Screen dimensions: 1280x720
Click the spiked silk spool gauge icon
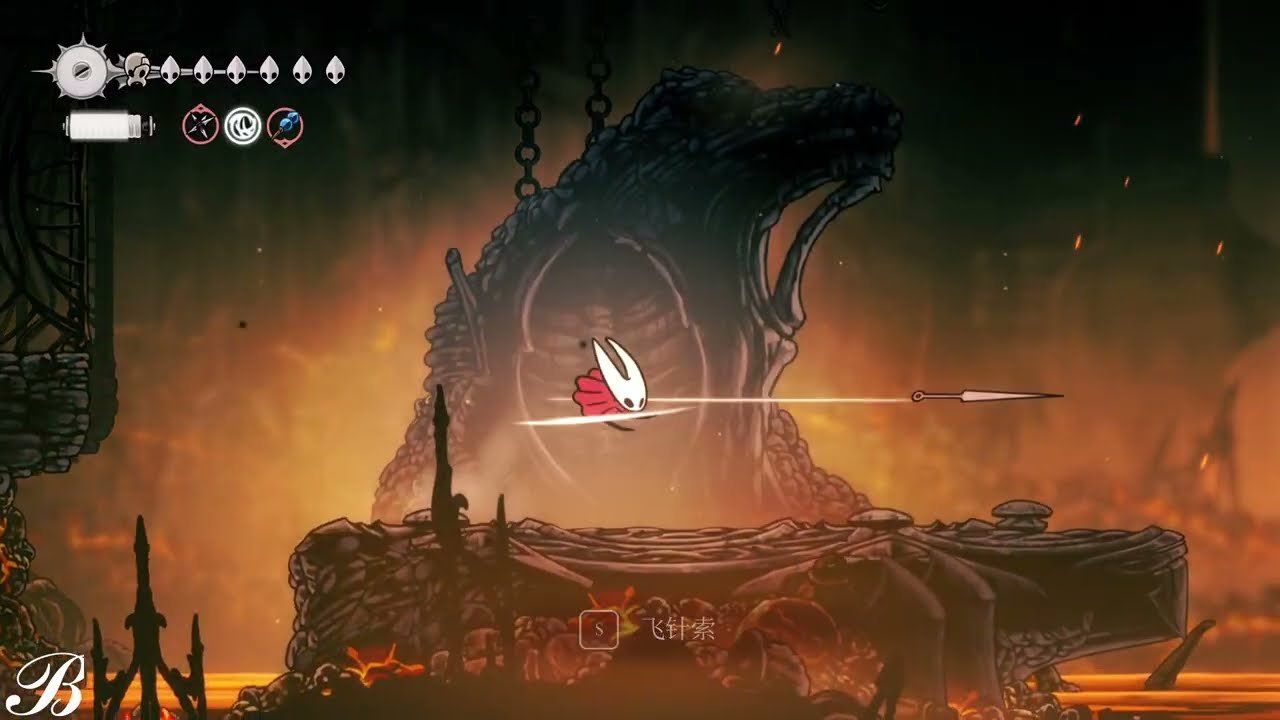80,68
